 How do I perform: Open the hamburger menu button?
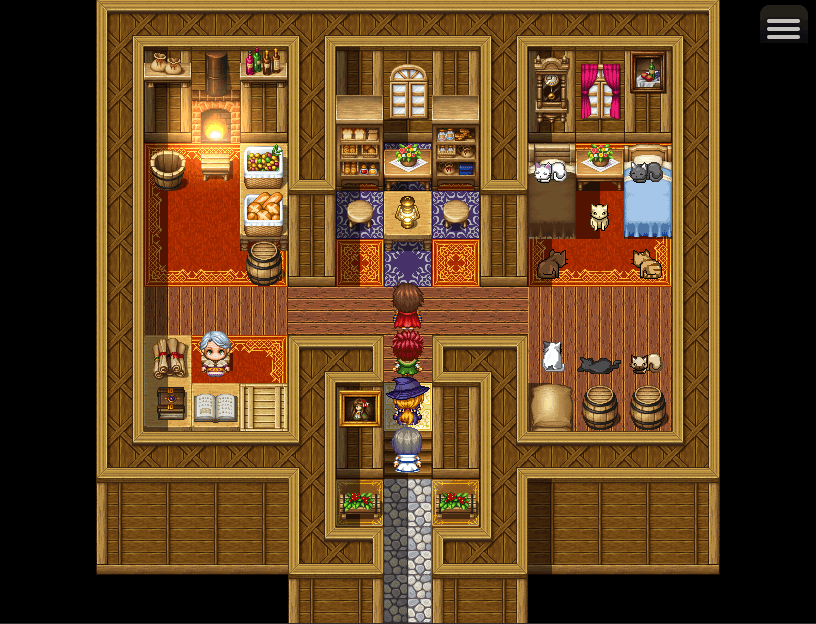tap(783, 27)
